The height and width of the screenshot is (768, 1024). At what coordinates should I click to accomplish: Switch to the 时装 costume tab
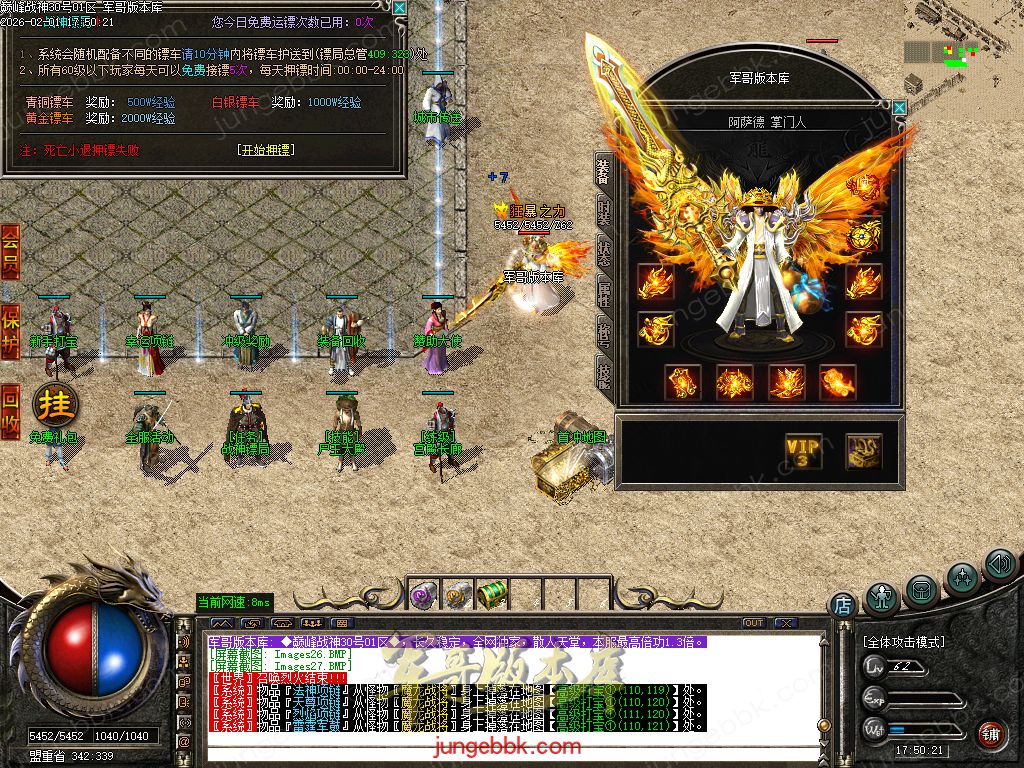coord(604,214)
